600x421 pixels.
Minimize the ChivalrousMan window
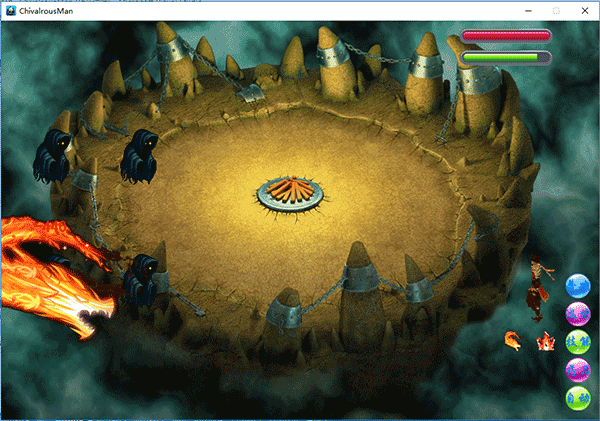point(529,10)
